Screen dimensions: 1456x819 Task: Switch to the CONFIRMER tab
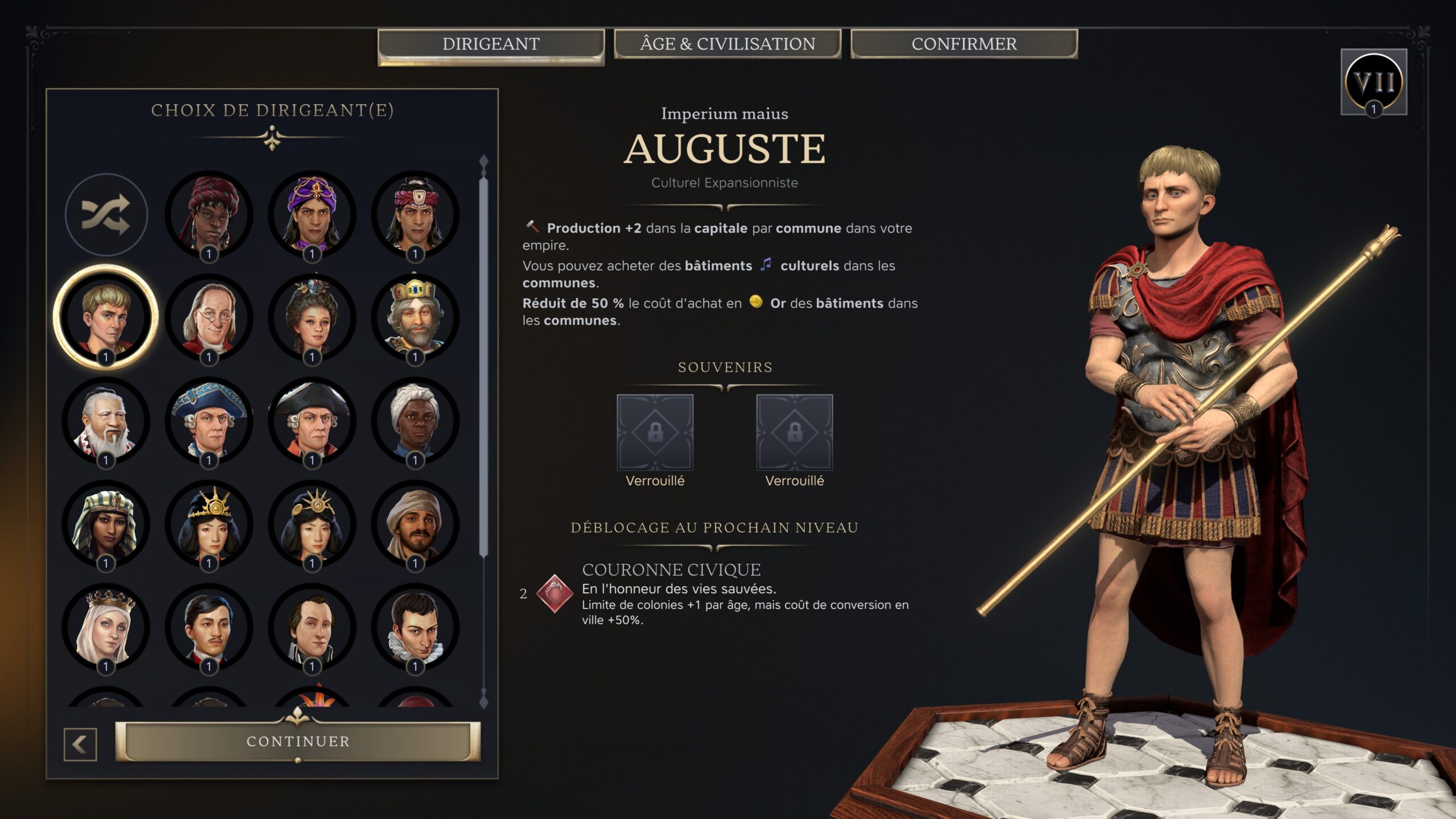(x=965, y=44)
